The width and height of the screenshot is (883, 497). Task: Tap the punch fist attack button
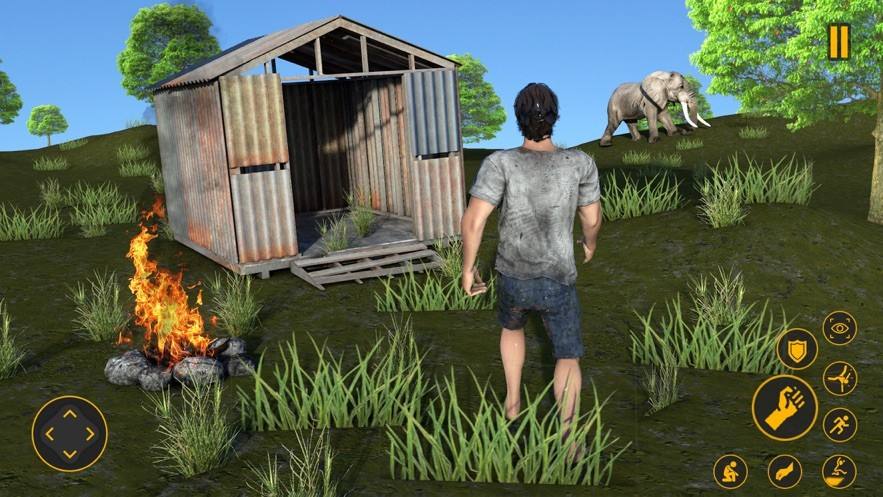click(x=784, y=408)
